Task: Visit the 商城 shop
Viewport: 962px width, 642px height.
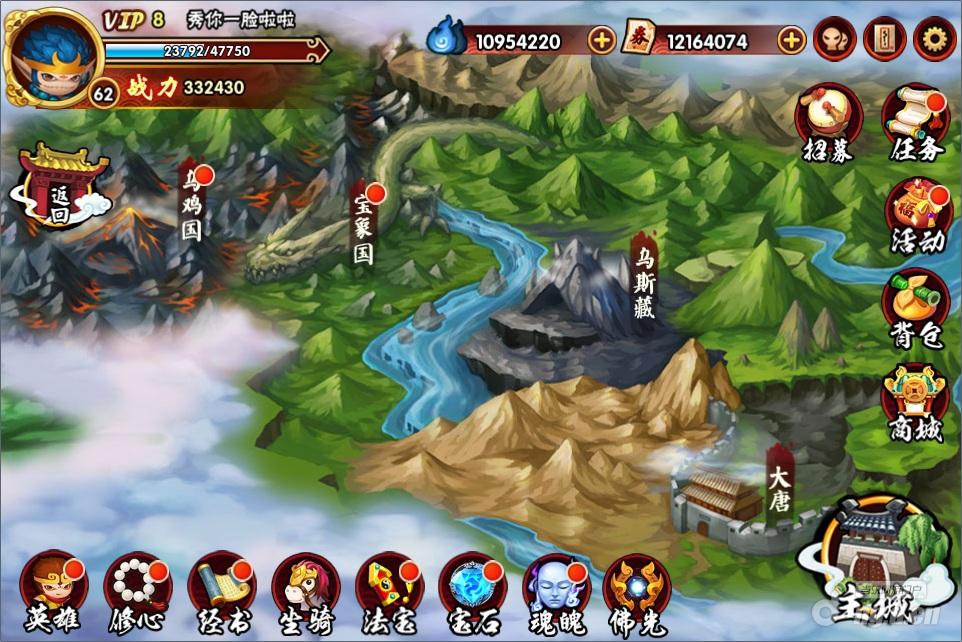Action: tap(916, 402)
